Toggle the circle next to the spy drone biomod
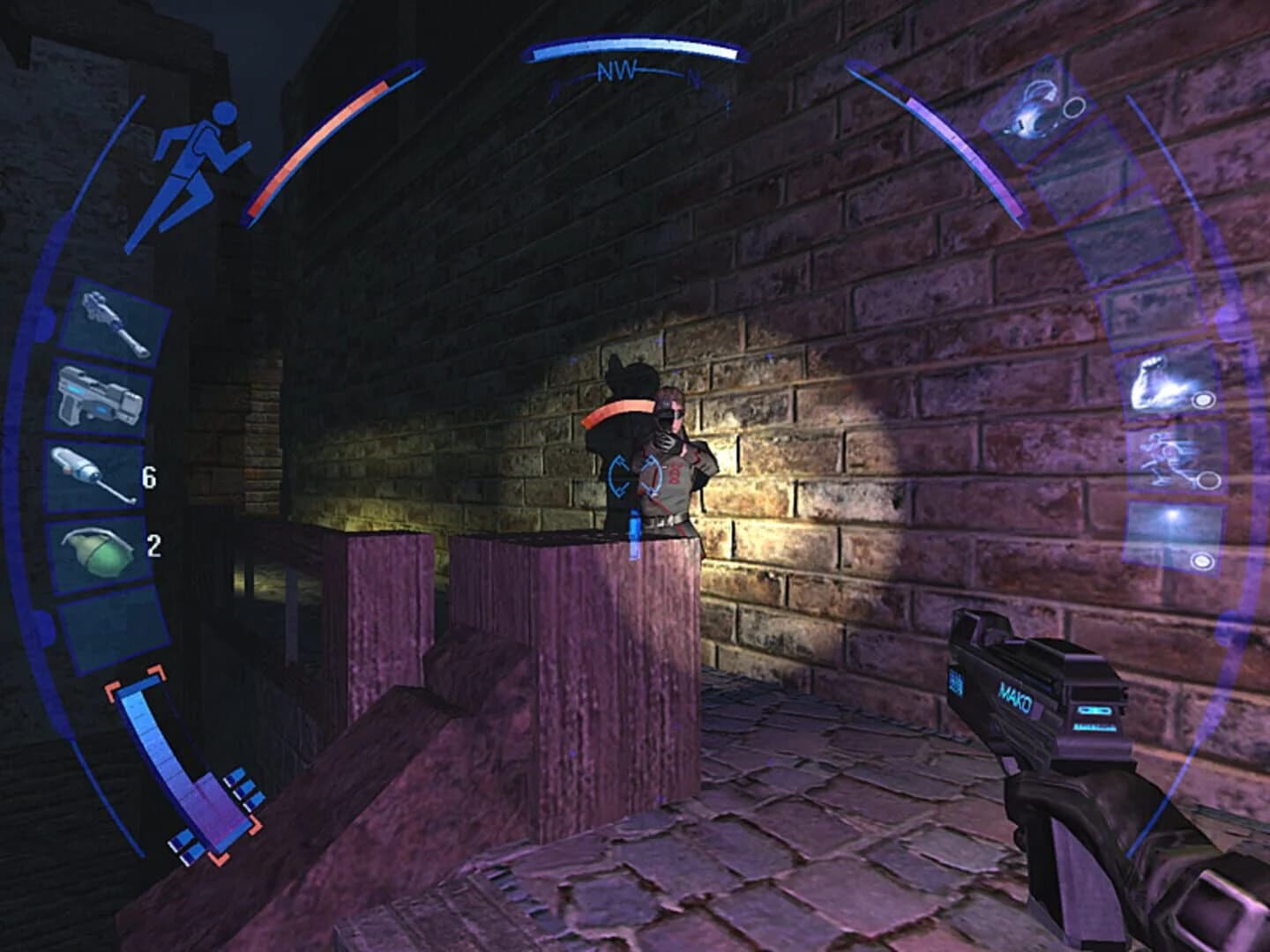This screenshot has width=1270, height=952. pos(1209,480)
